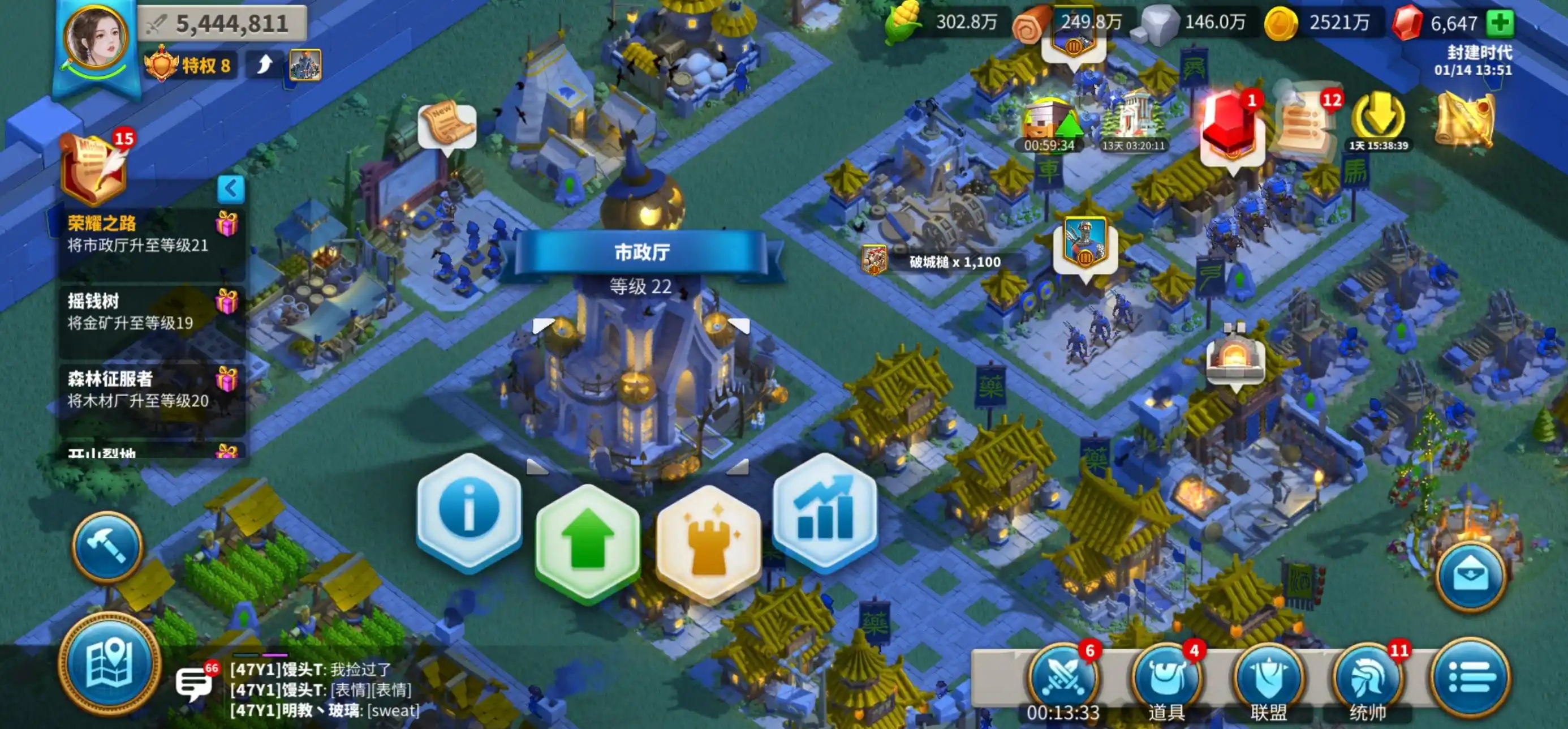1568x729 pixels.
Task: Open the mail envelope button
Action: tap(1471, 576)
